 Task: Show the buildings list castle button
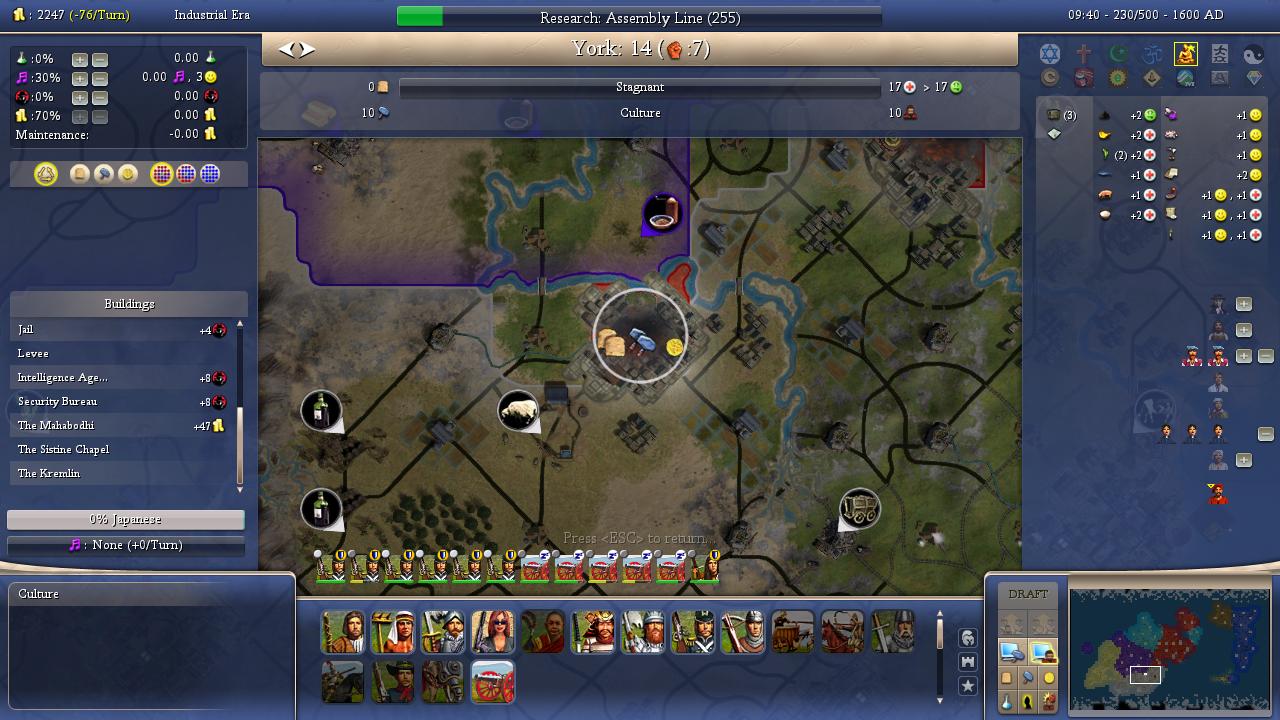(968, 662)
